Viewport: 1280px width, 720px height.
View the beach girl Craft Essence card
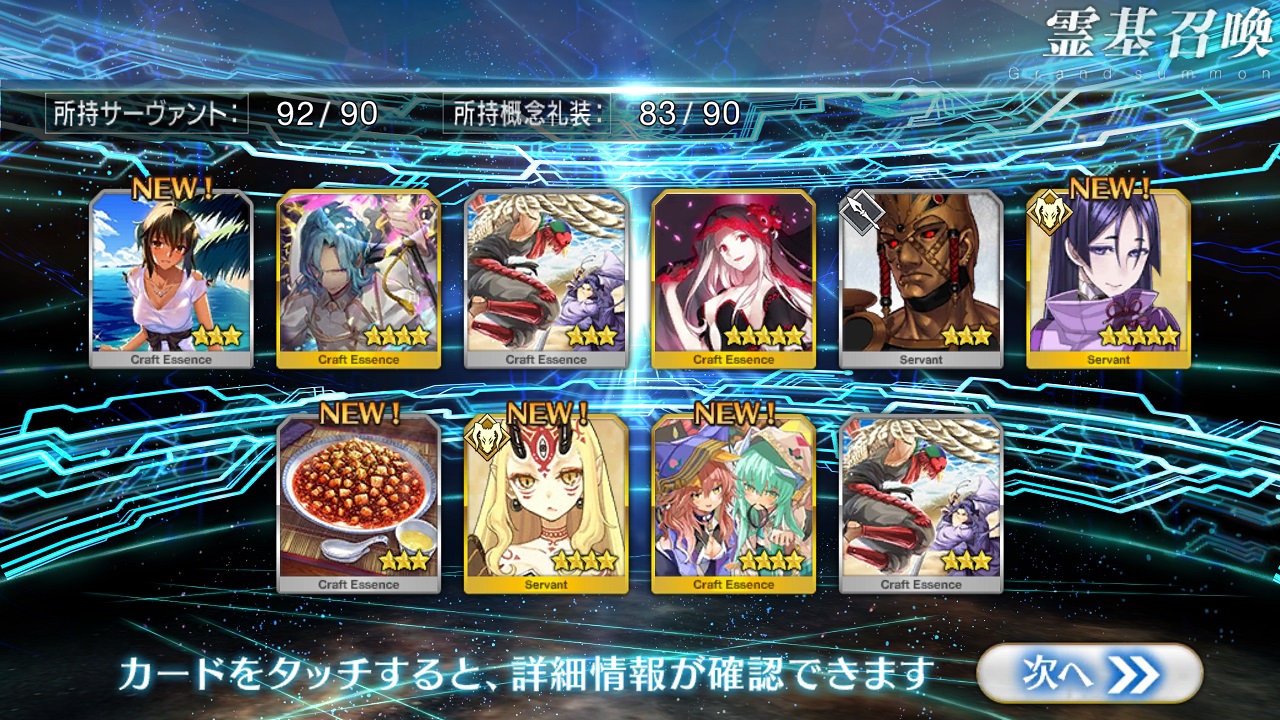[x=171, y=278]
